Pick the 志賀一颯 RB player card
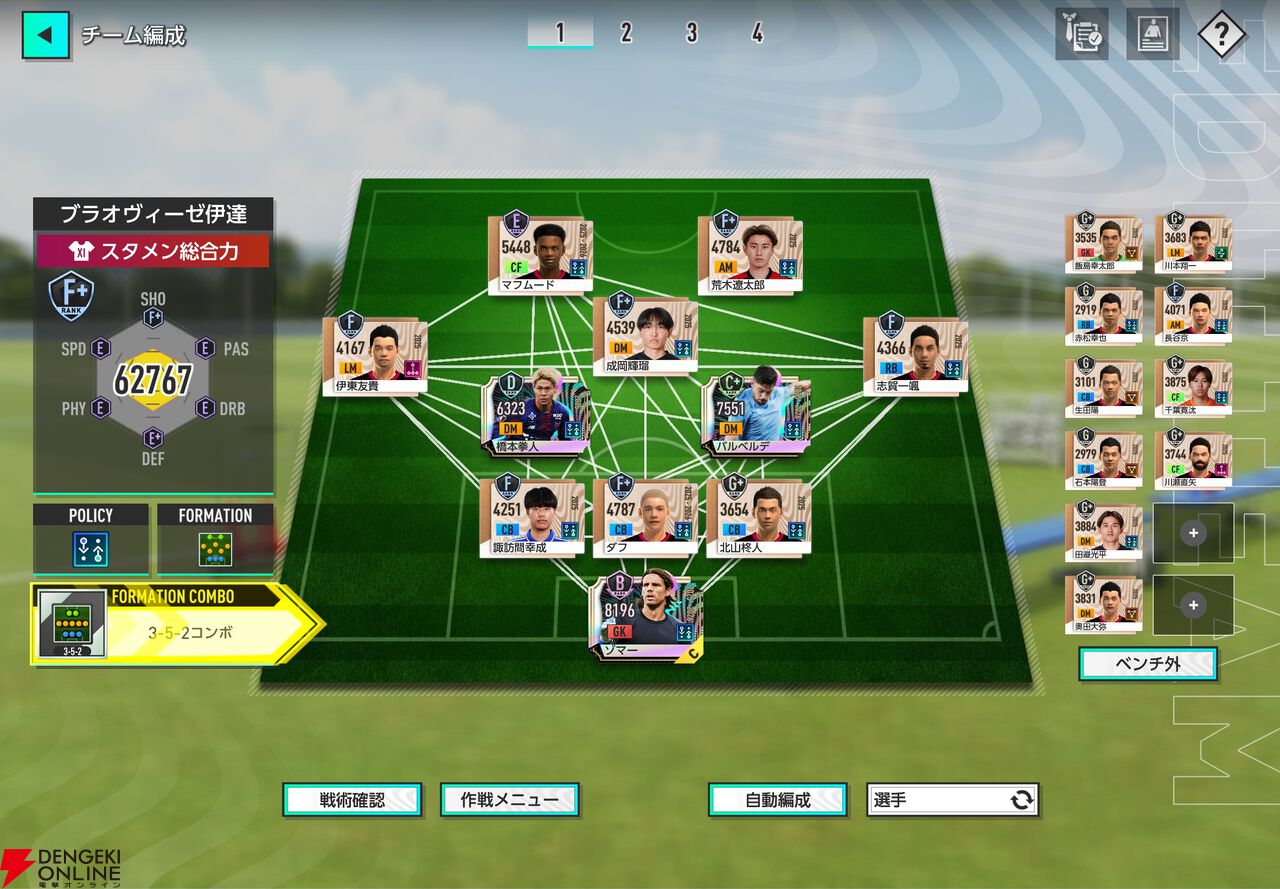The image size is (1280, 889). [x=915, y=354]
